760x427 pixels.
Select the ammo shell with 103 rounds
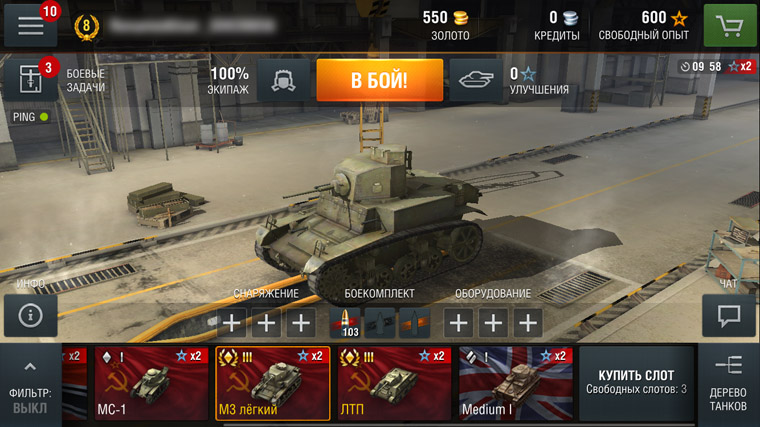click(x=345, y=323)
